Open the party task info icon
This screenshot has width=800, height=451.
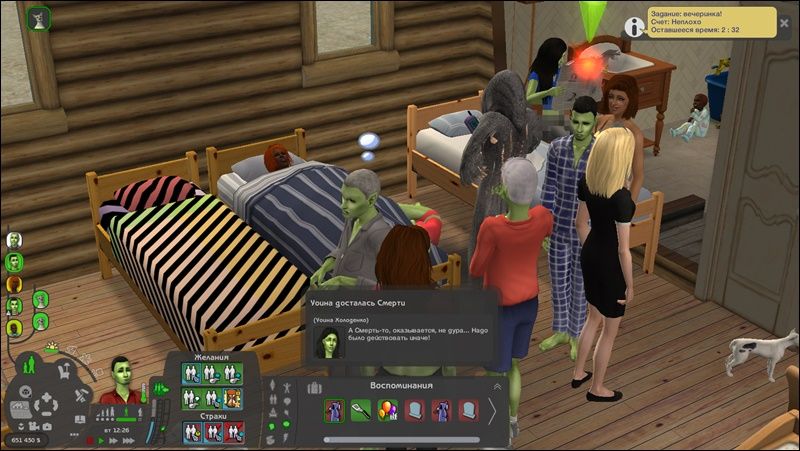pyautogui.click(x=634, y=26)
